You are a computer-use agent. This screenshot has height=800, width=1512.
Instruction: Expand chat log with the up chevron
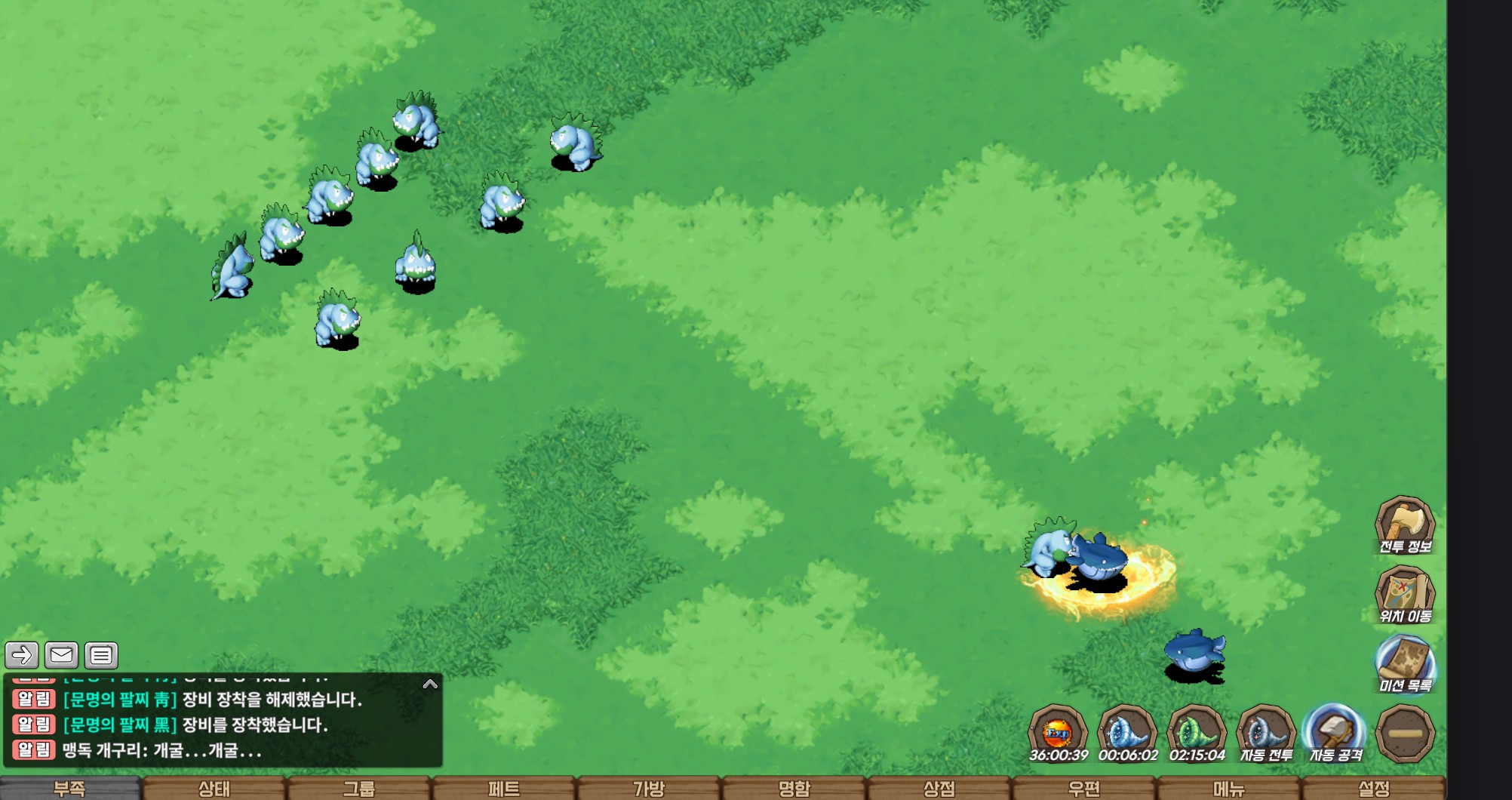pyautogui.click(x=430, y=684)
